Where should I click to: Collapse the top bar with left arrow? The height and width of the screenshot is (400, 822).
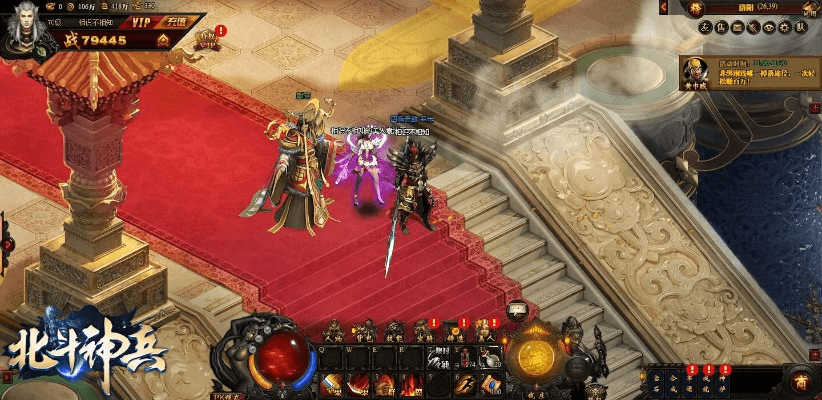pos(663,7)
